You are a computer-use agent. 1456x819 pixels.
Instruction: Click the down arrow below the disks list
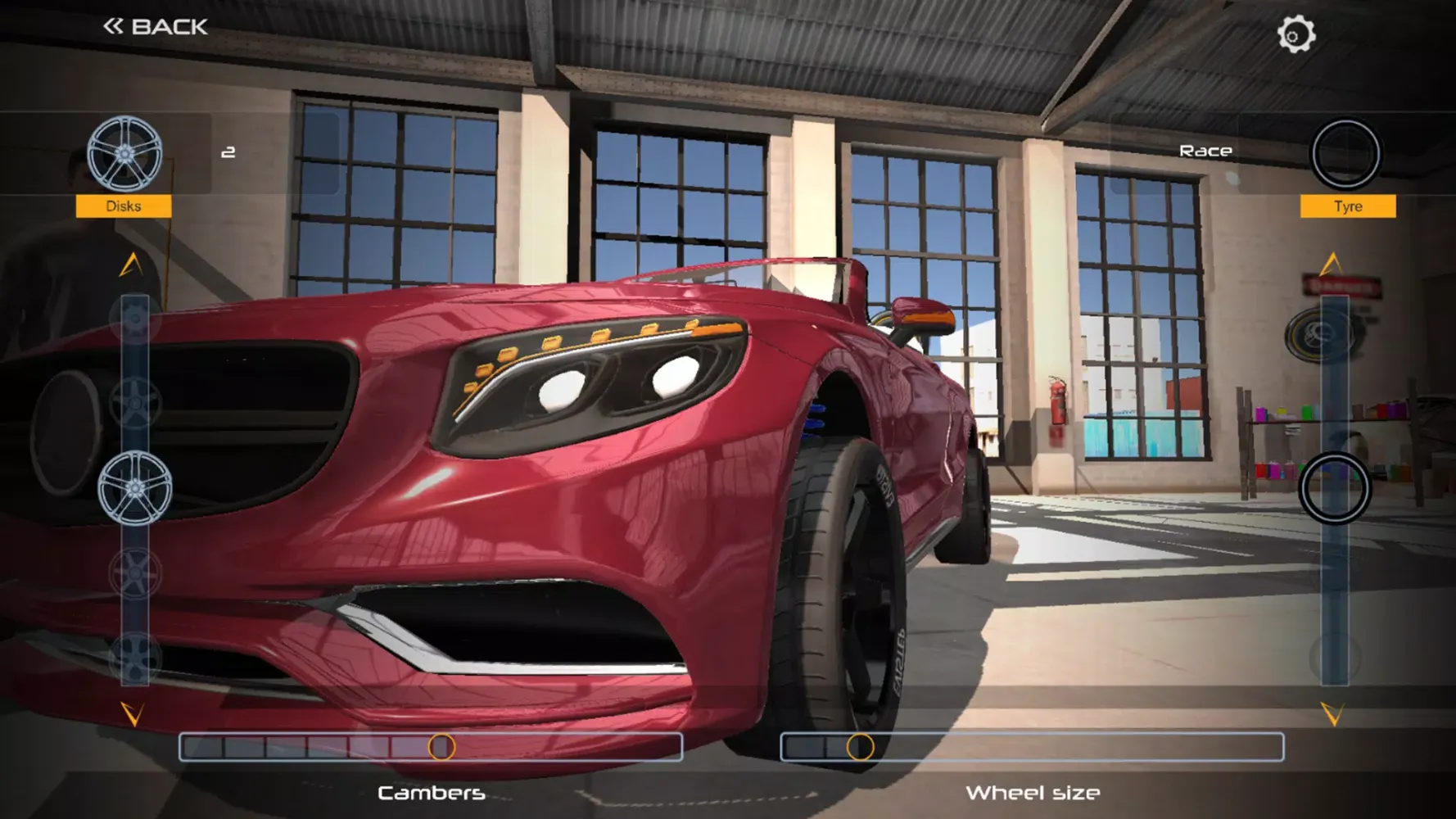coord(132,713)
